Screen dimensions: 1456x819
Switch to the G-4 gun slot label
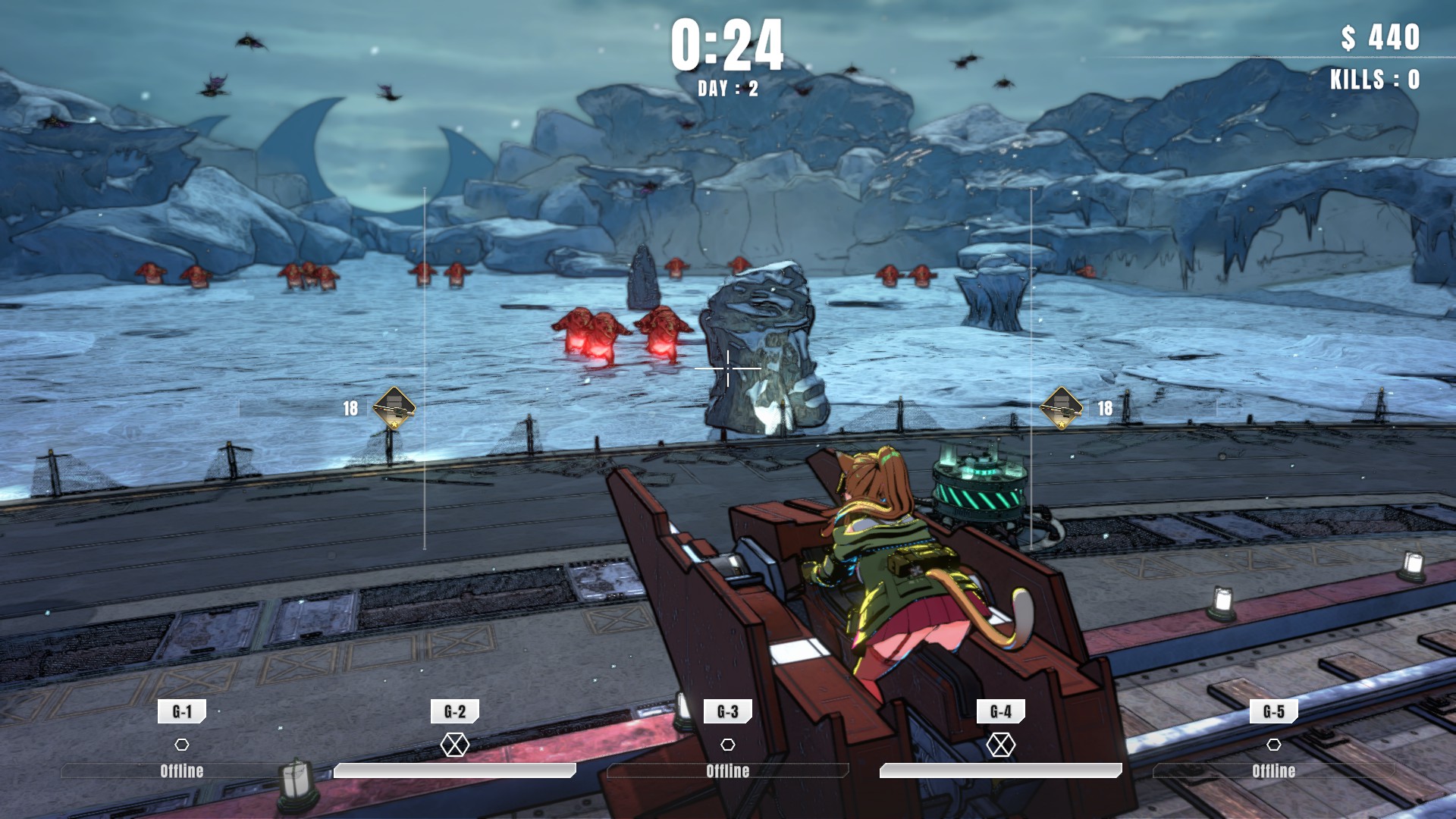pyautogui.click(x=1001, y=711)
